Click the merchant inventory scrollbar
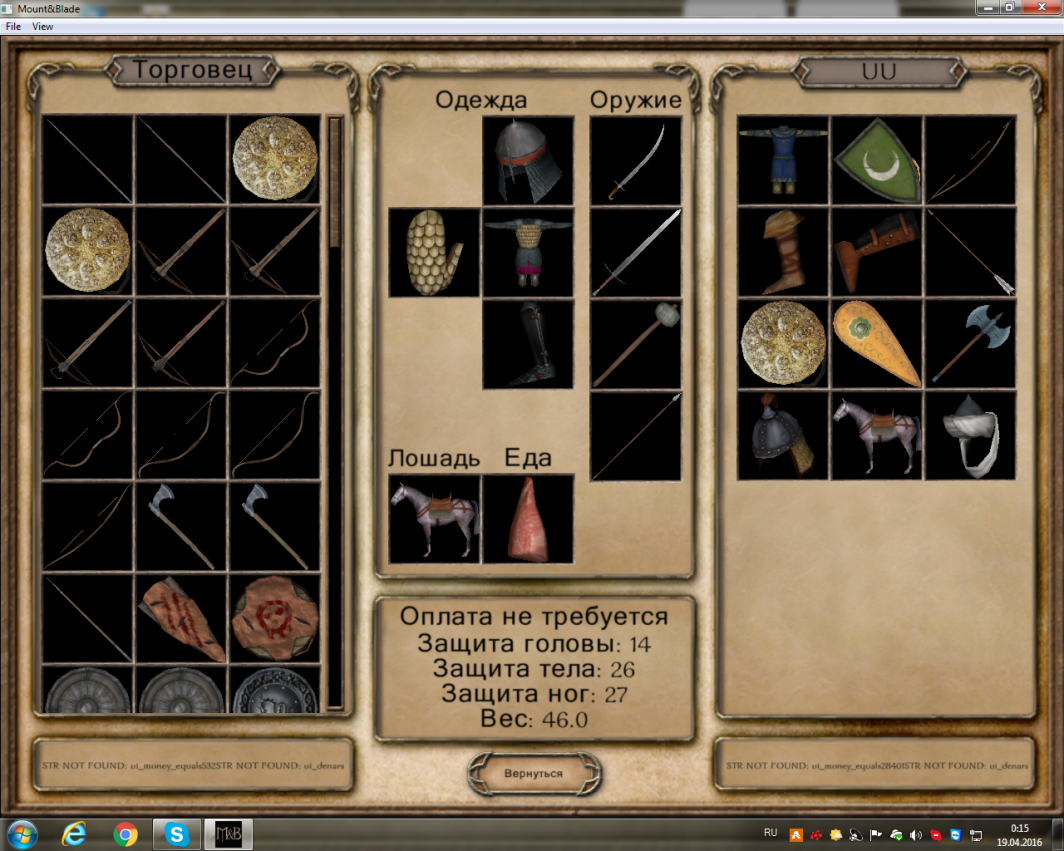This screenshot has height=851, width=1064. point(335,410)
